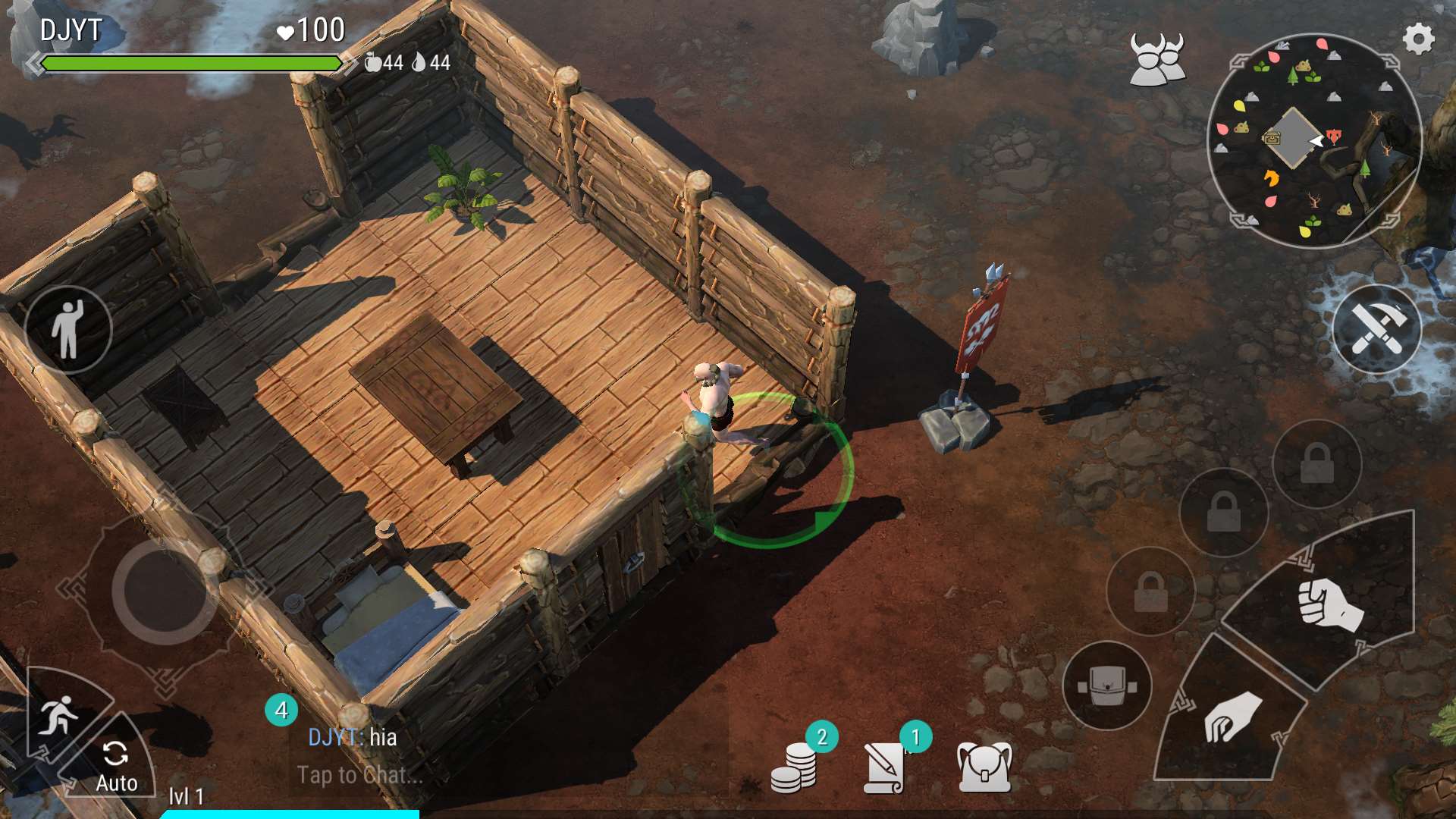Screen dimensions: 1456x819
Task: Open the hammer and saw build menu
Action: click(x=1376, y=329)
